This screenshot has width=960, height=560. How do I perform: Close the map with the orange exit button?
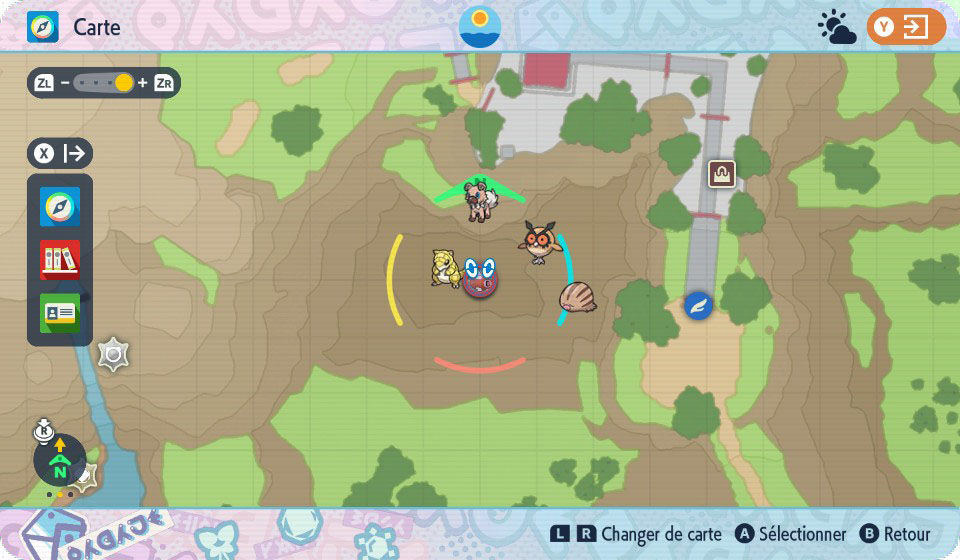(x=906, y=27)
